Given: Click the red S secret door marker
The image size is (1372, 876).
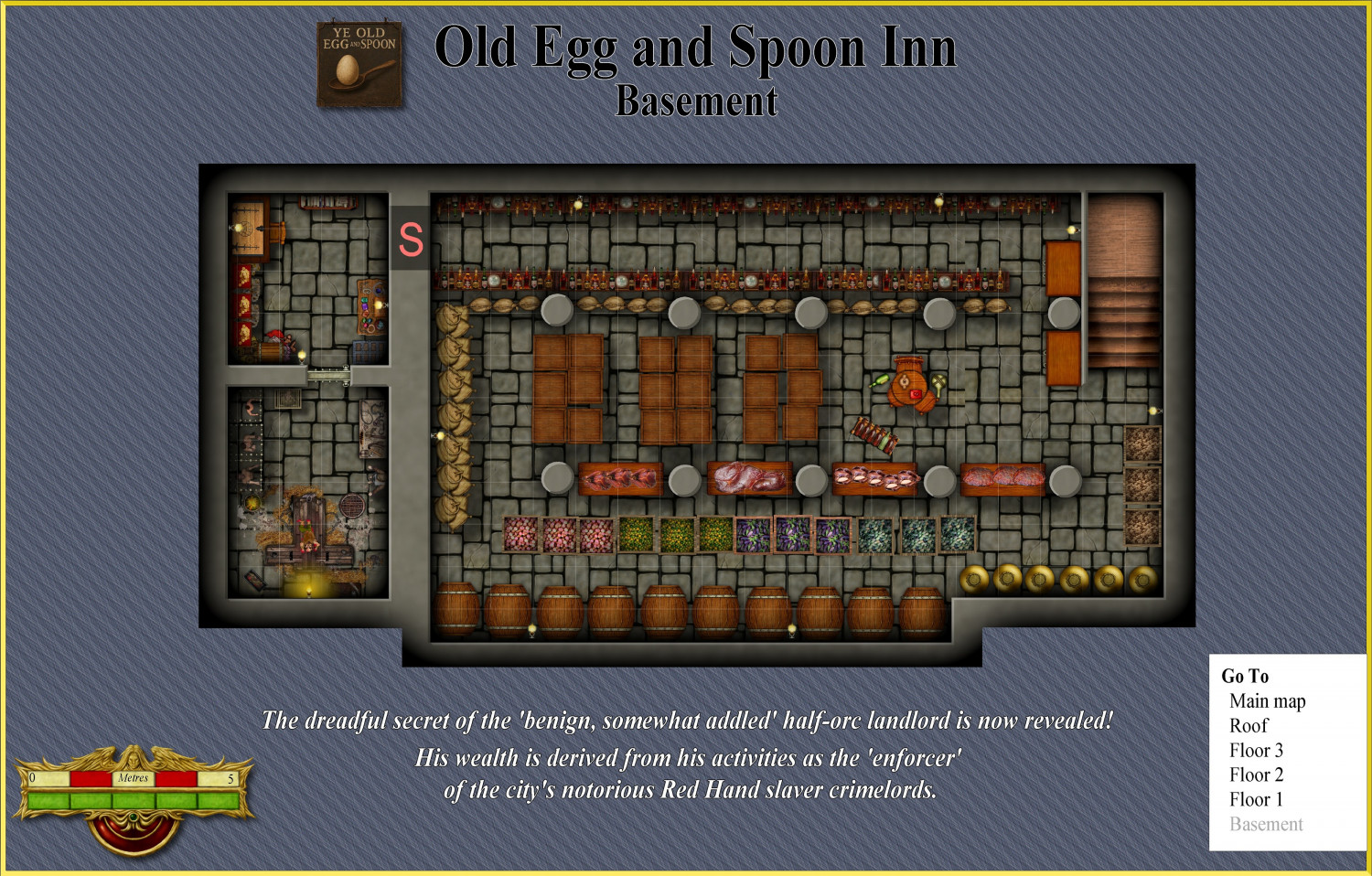Looking at the screenshot, I should (411, 239).
